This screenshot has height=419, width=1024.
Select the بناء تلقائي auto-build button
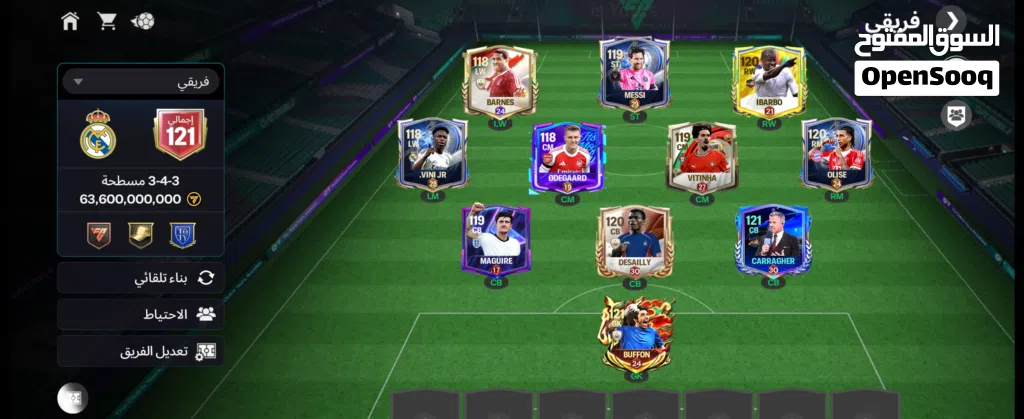click(x=140, y=278)
